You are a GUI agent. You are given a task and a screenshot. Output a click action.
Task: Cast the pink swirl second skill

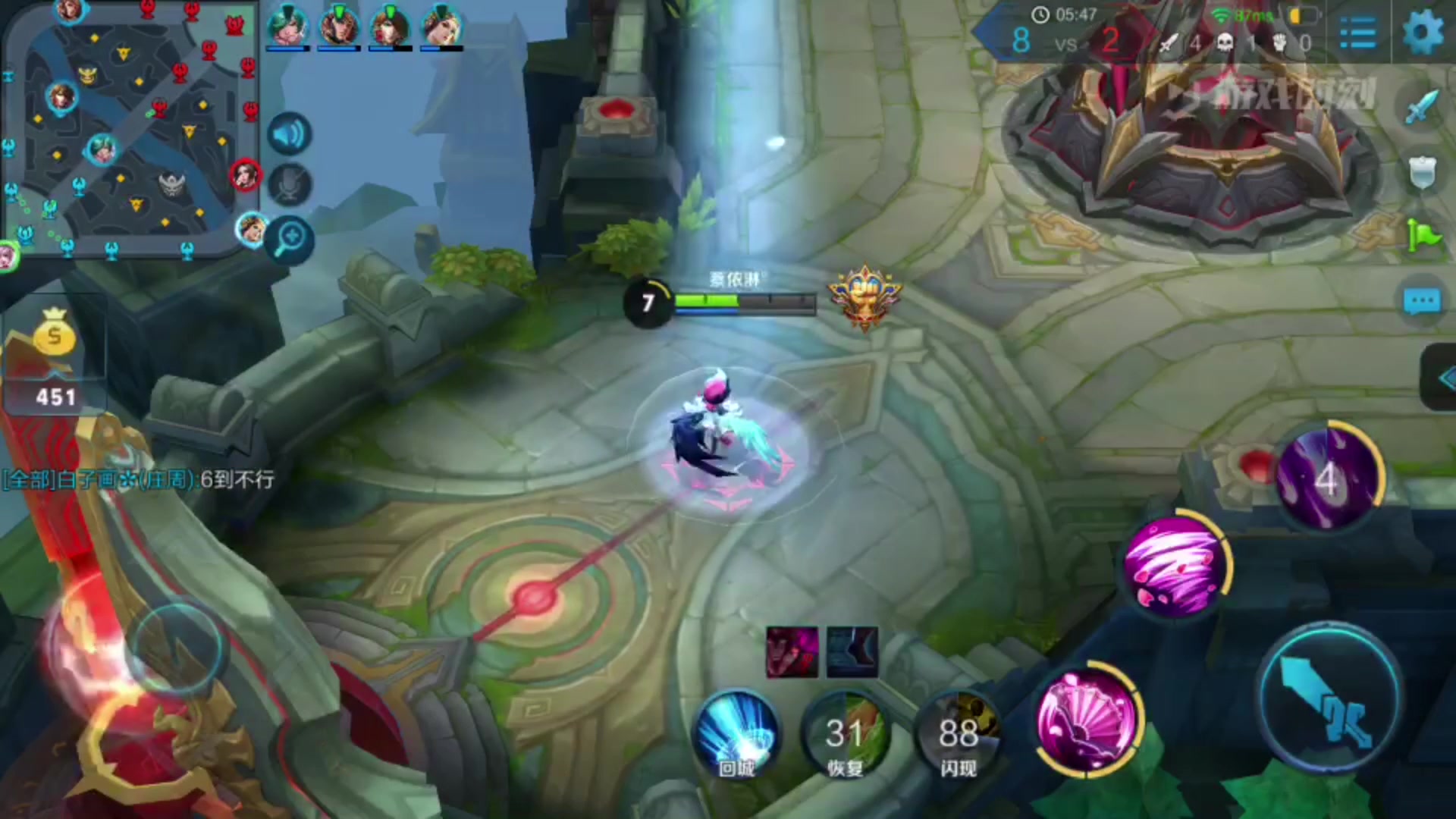pos(1175,565)
